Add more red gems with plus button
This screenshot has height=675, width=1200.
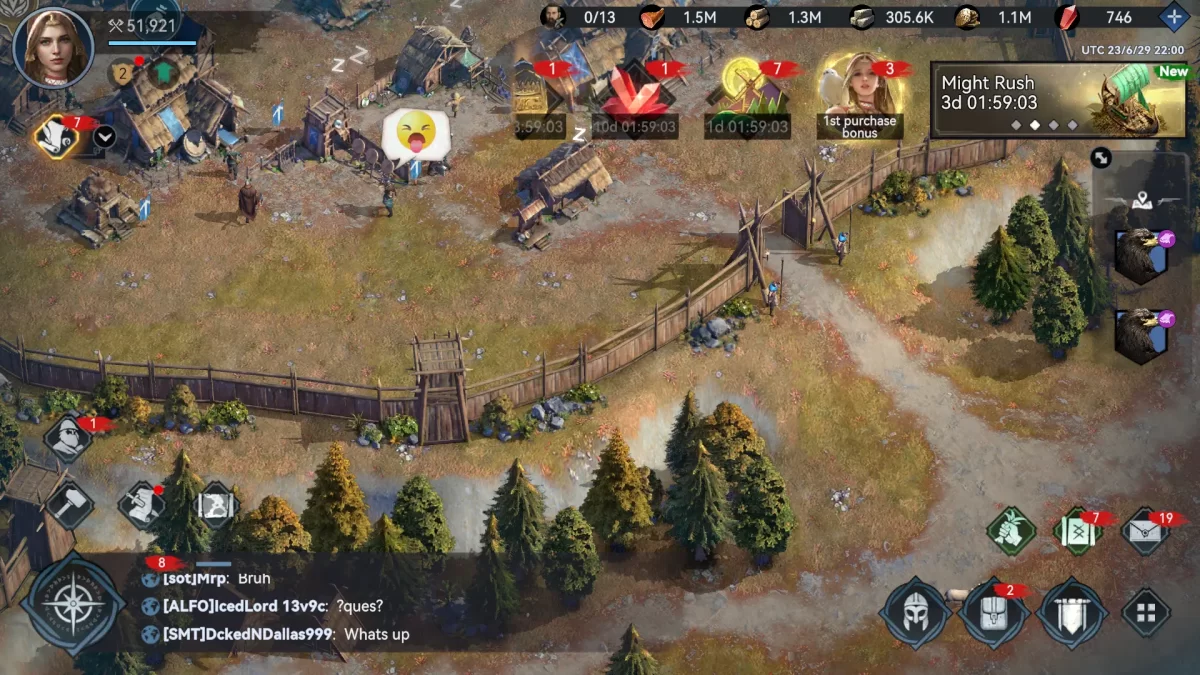pyautogui.click(x=1174, y=17)
